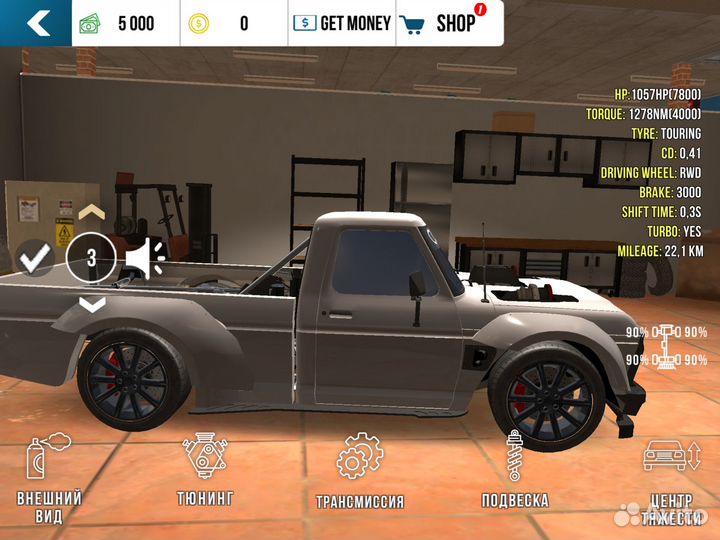Viewport: 720px width, 540px height.
Task: Increase the value with the up arrow
Action: click(x=91, y=212)
